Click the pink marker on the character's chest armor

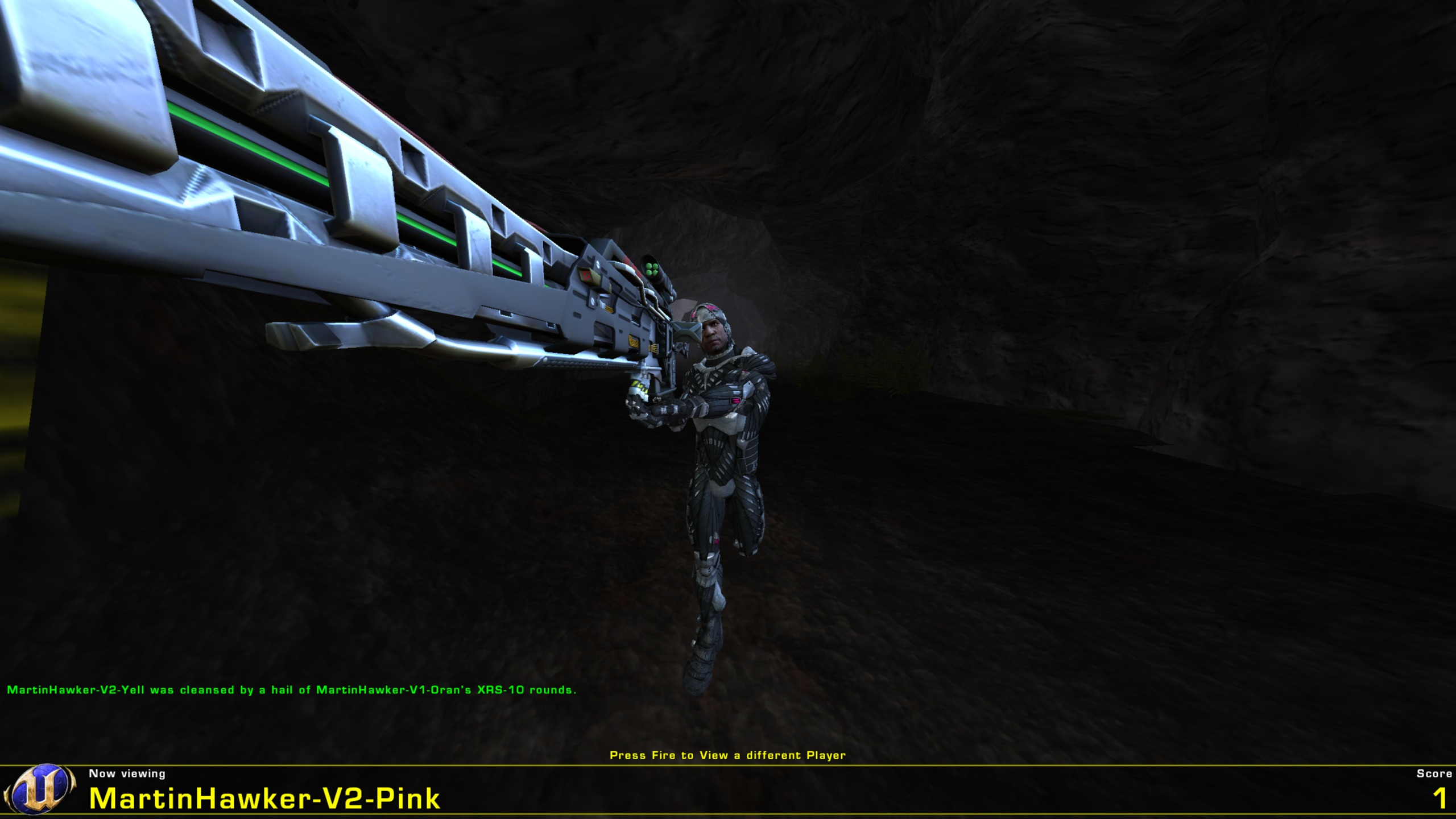coord(735,402)
